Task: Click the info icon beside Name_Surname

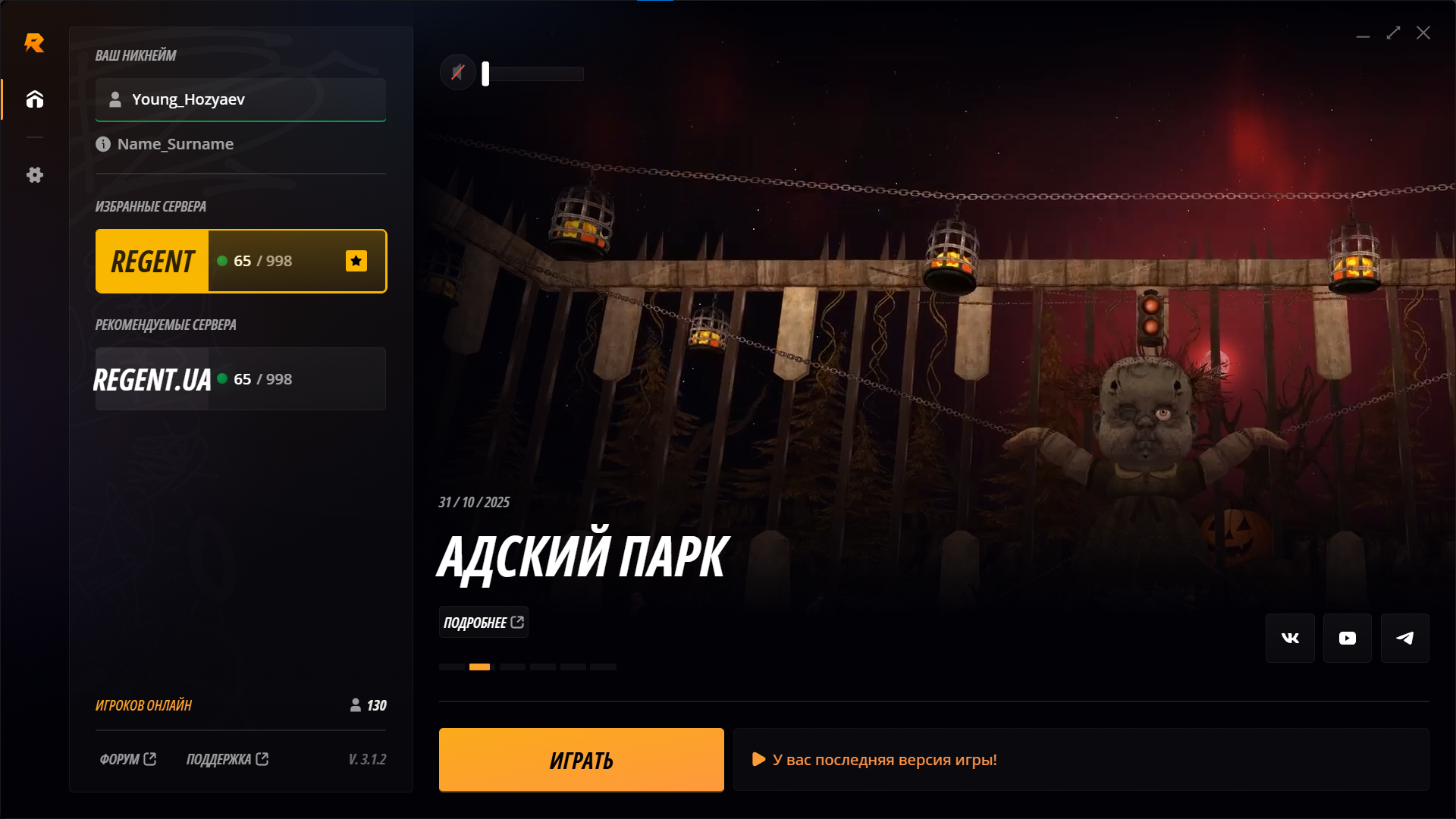Action: 103,144
